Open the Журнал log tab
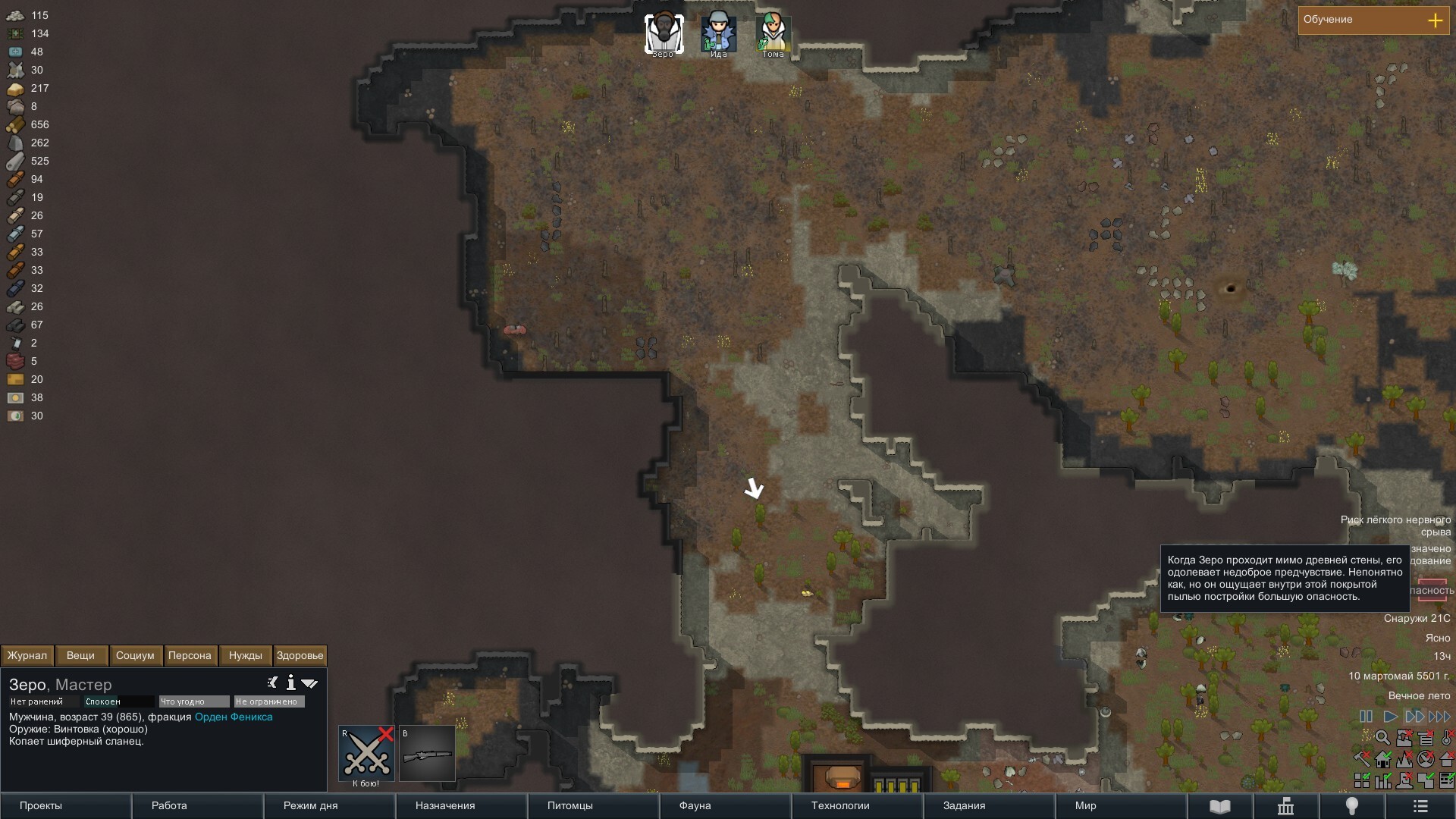Screen dimensions: 1456x819 (x=27, y=655)
